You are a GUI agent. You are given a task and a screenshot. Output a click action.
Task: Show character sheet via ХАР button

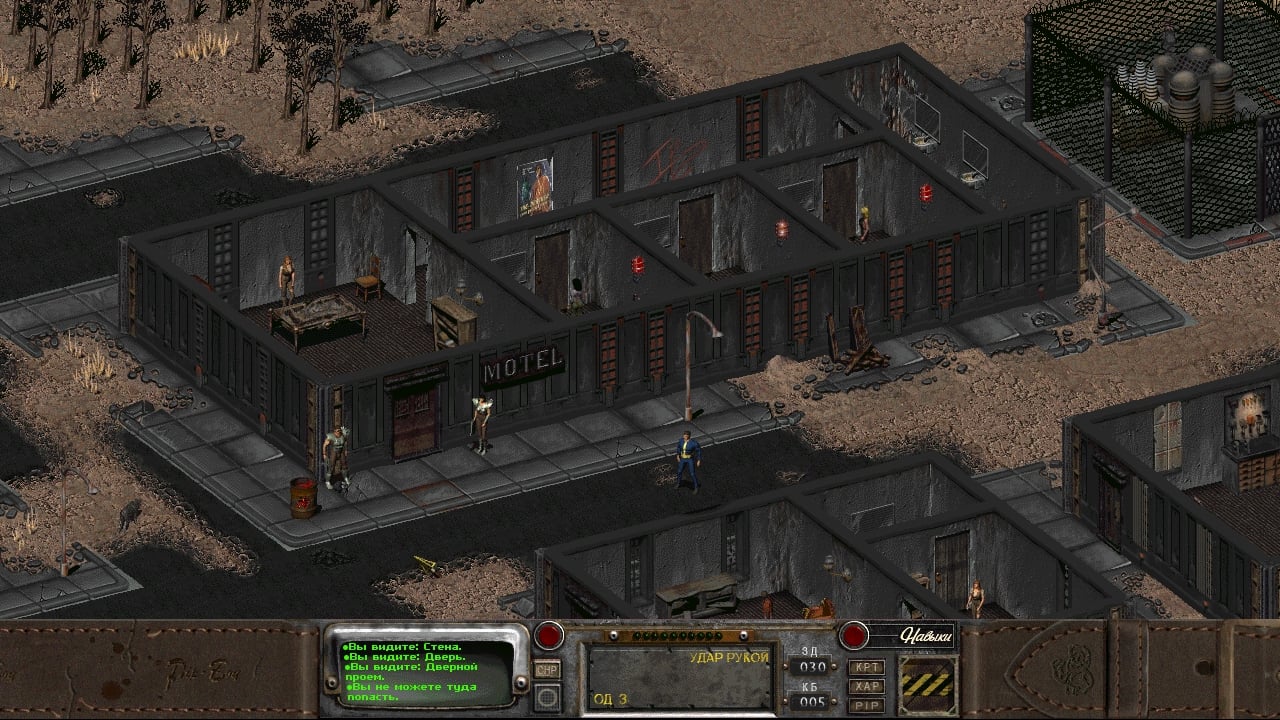(866, 686)
